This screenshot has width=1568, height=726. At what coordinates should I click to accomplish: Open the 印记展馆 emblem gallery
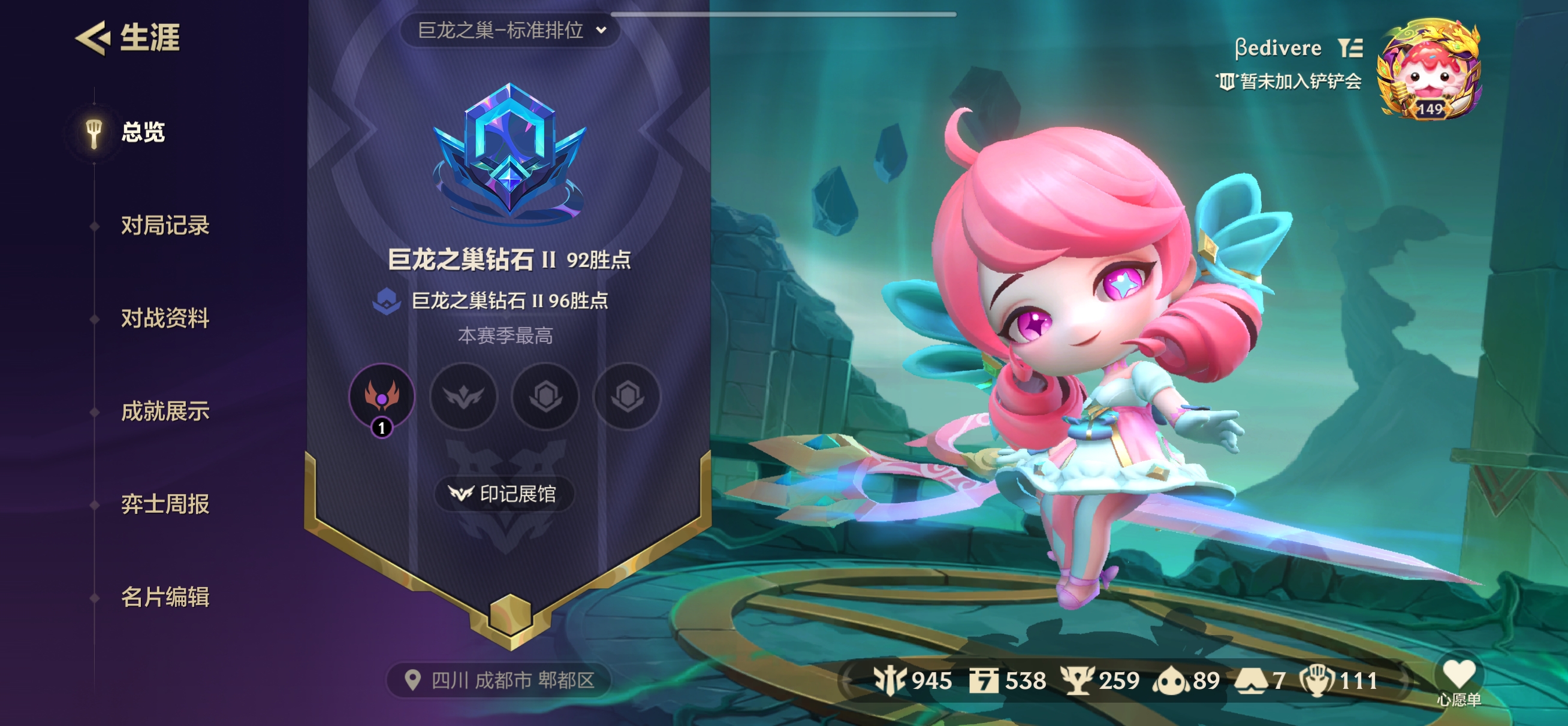tap(503, 494)
